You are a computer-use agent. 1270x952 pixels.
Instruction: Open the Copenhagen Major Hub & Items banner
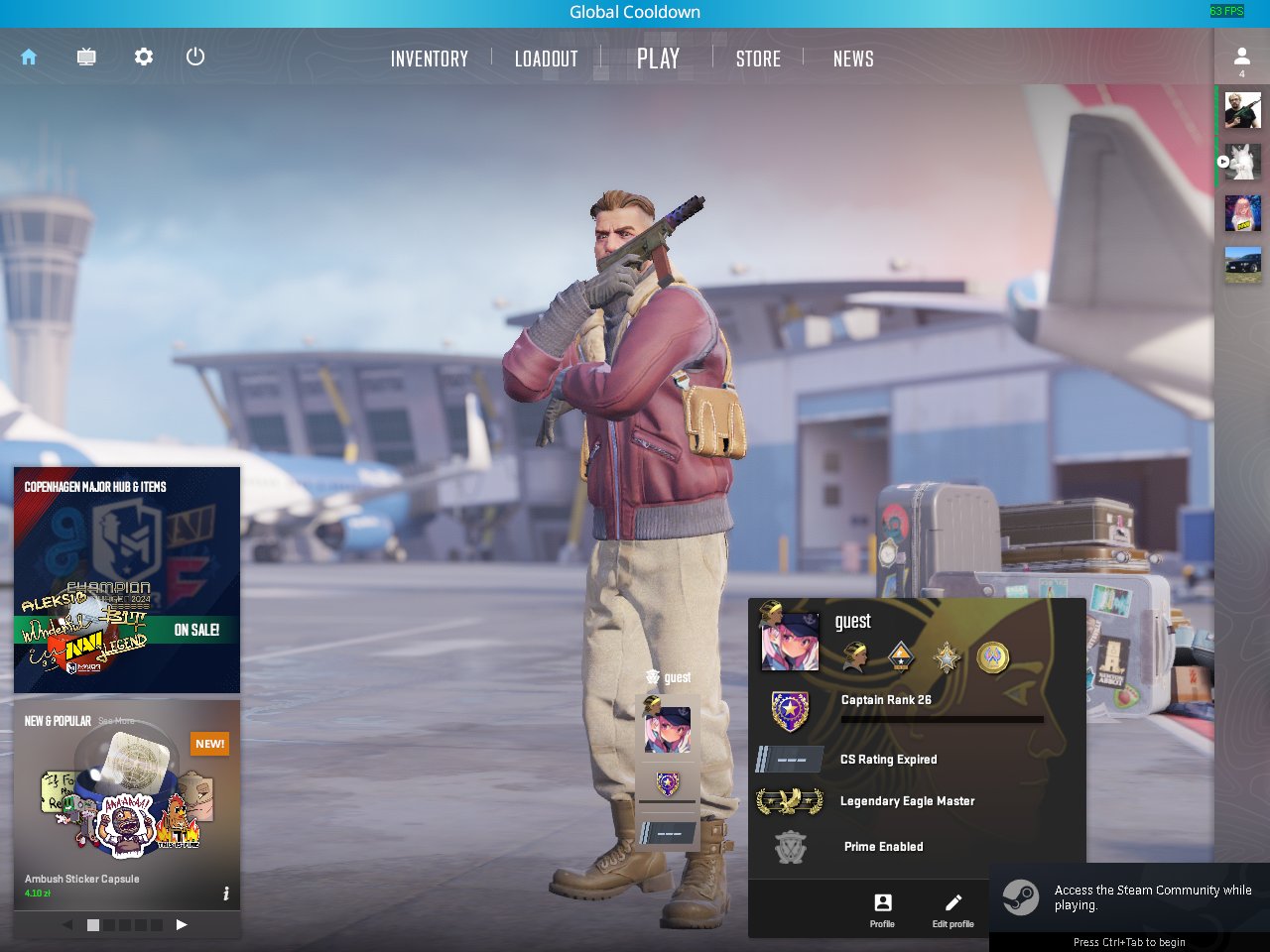point(127,579)
